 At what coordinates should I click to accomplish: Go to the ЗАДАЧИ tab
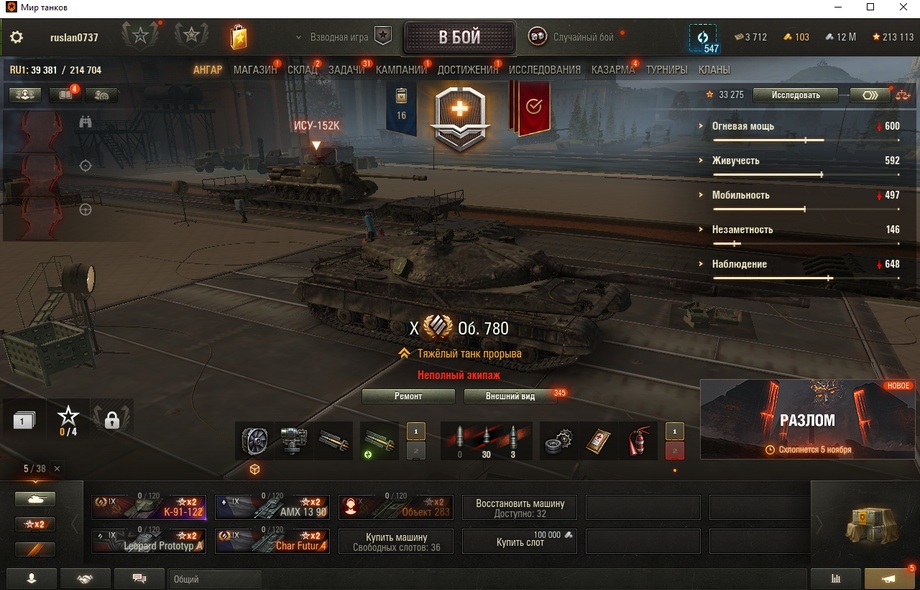[x=346, y=70]
